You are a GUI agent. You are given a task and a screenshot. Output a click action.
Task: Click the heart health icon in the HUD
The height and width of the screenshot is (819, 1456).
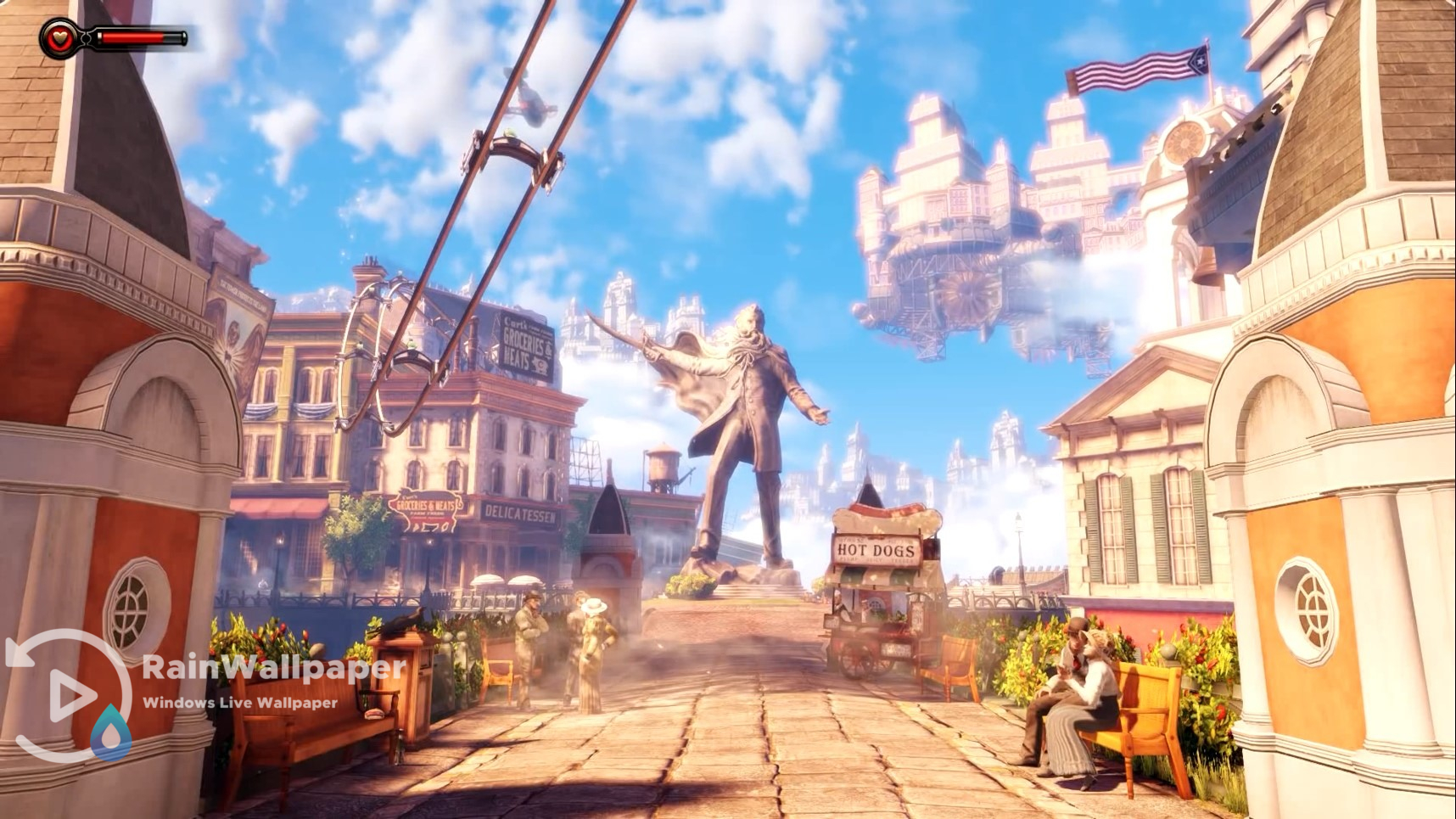[58, 34]
